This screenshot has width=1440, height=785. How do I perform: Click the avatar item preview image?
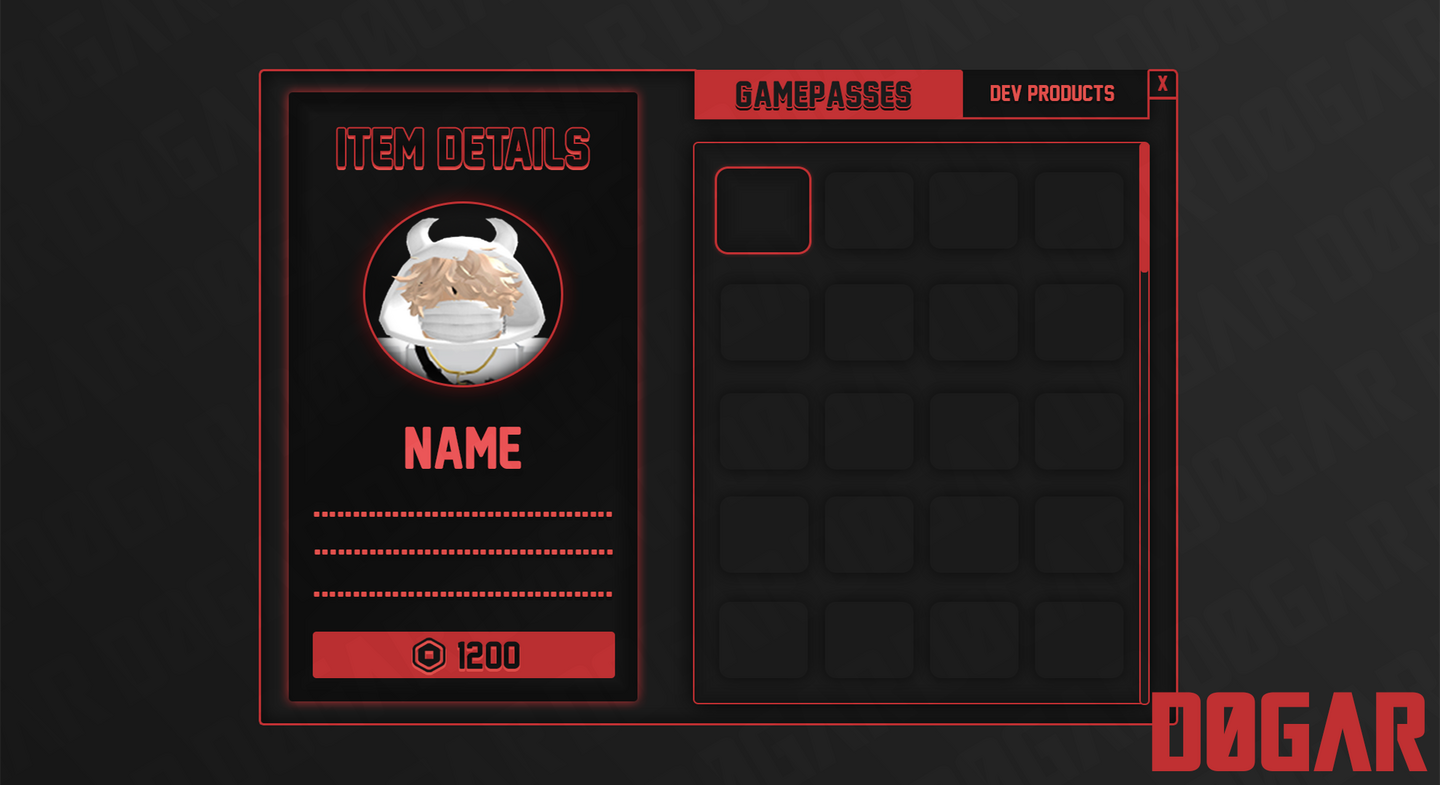(x=463, y=295)
